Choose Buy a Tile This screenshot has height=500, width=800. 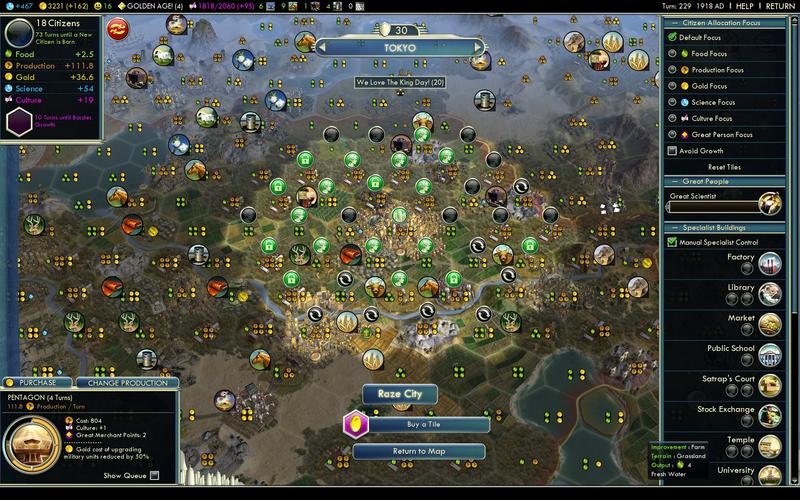(417, 424)
